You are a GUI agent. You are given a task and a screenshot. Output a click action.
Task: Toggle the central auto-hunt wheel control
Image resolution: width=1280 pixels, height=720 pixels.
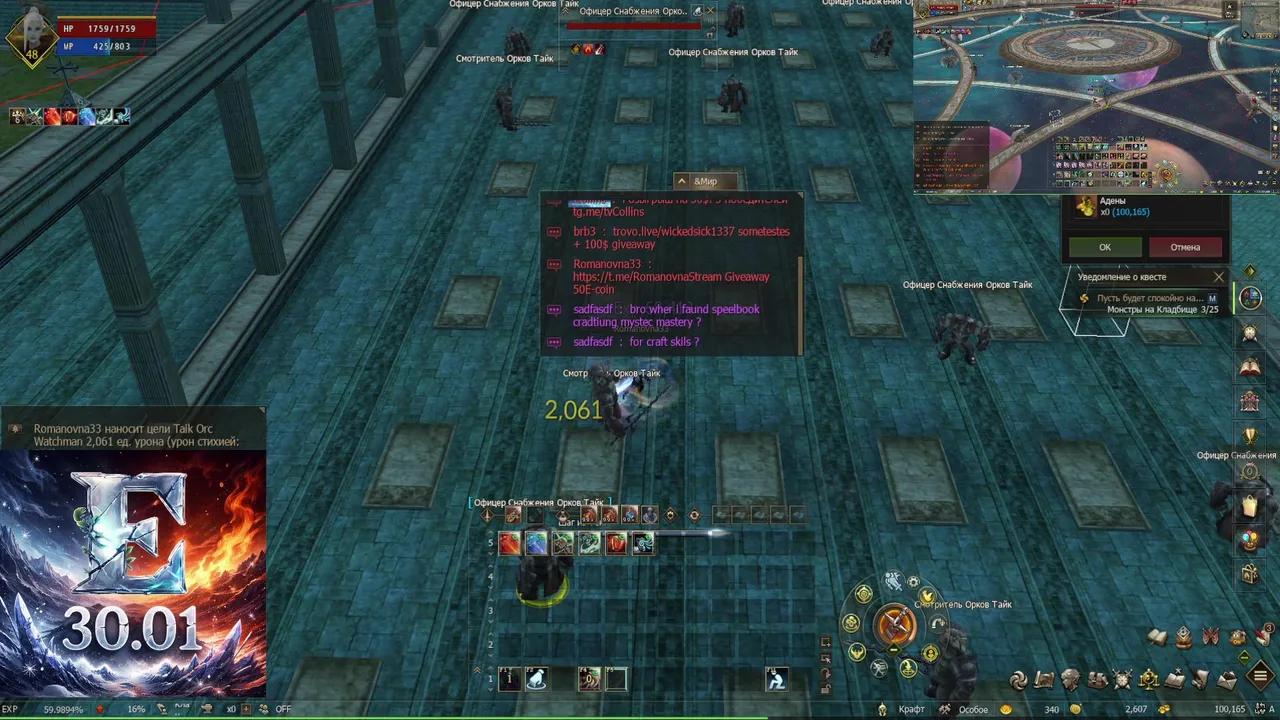pos(893,624)
